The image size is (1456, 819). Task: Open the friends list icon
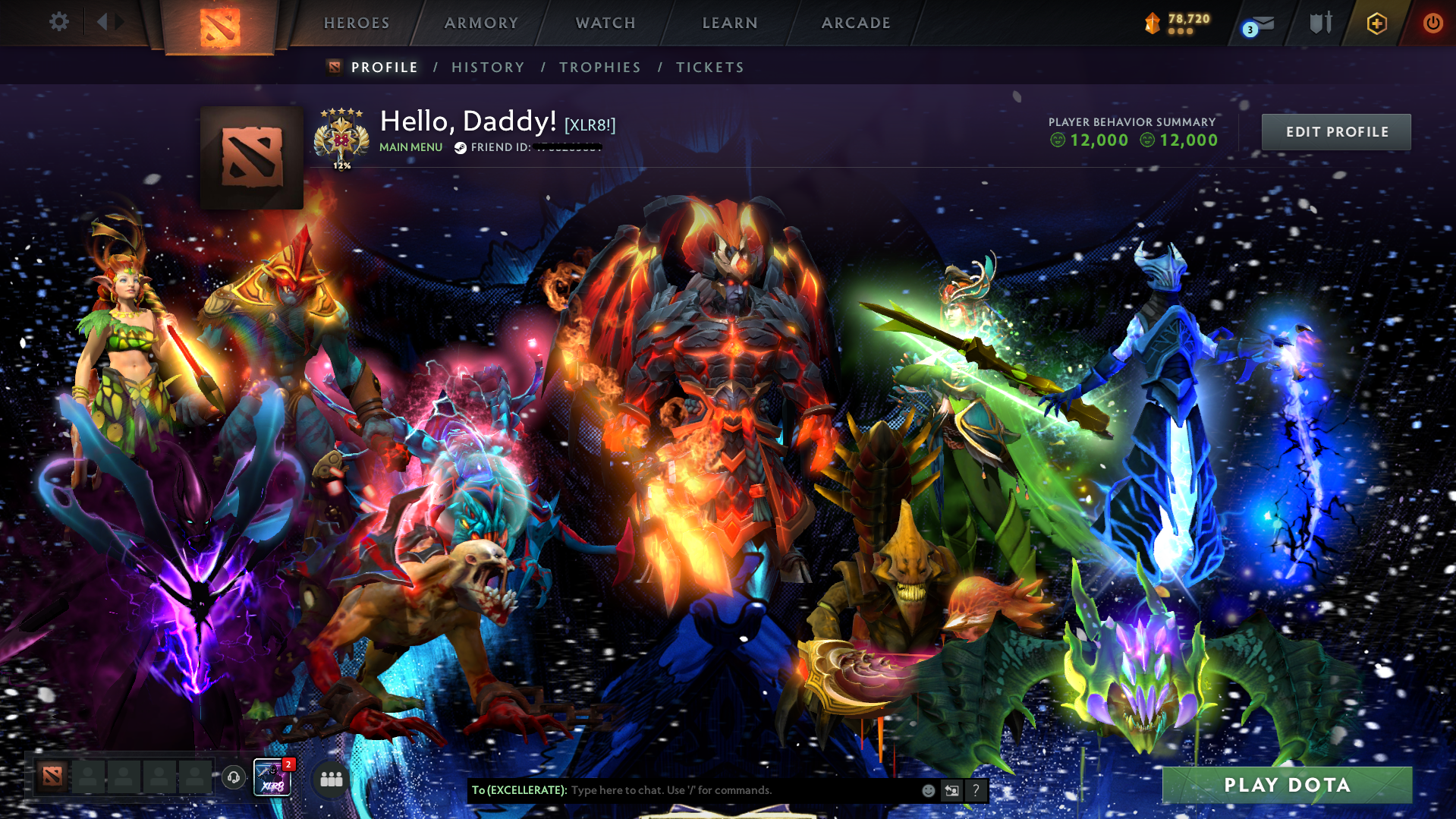point(330,779)
